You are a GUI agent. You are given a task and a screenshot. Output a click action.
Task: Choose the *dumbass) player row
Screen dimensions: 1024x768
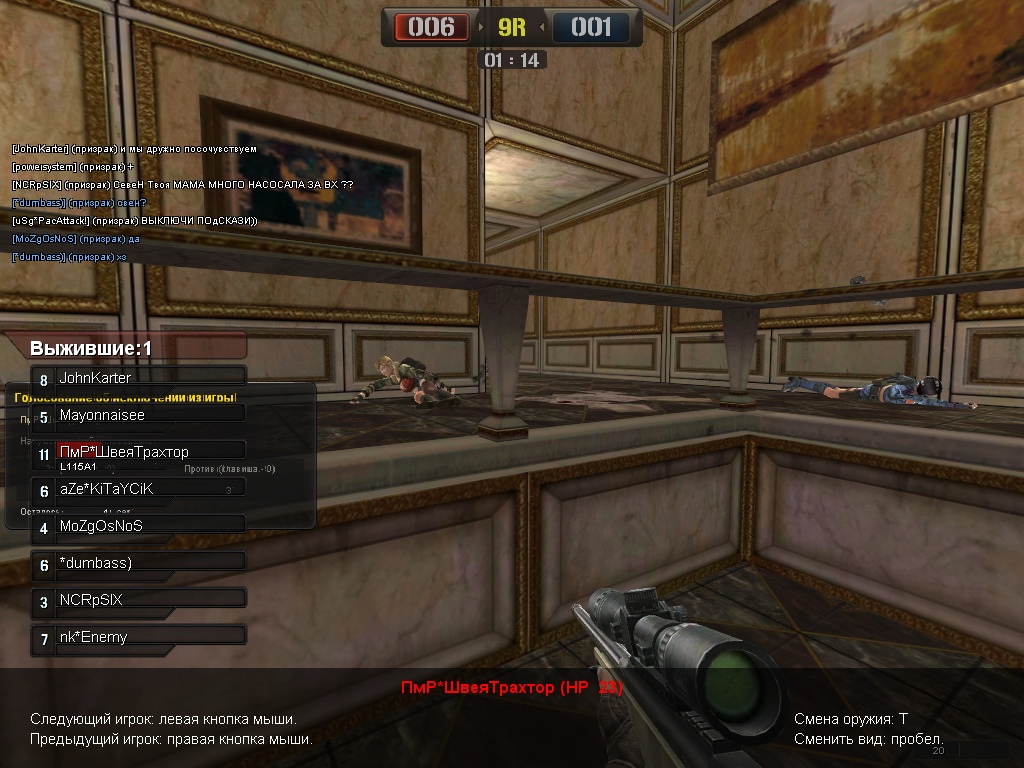click(x=138, y=563)
